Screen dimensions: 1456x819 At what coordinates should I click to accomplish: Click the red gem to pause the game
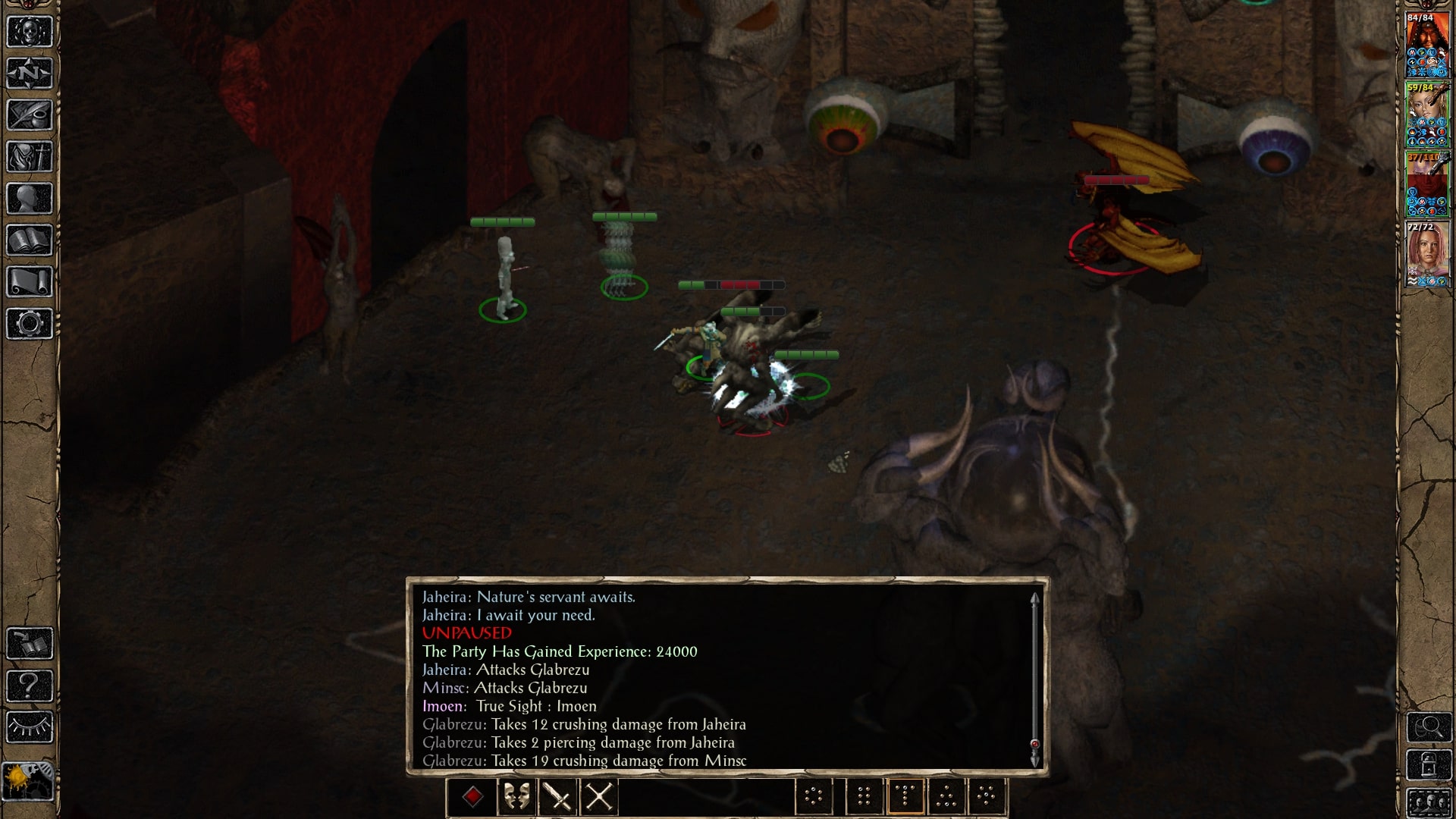pos(472,795)
